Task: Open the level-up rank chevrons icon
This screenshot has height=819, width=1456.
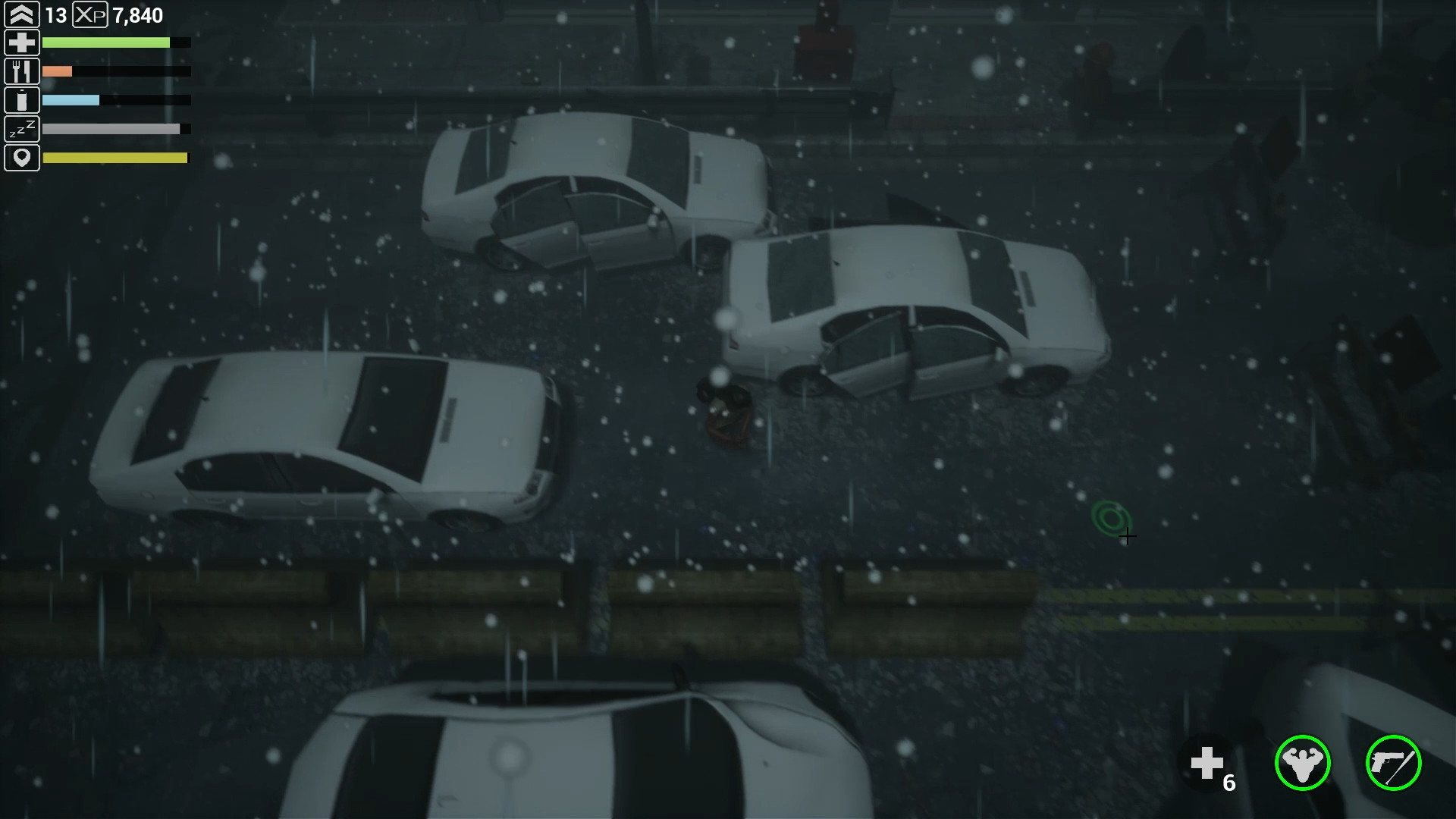Action: coord(22,14)
